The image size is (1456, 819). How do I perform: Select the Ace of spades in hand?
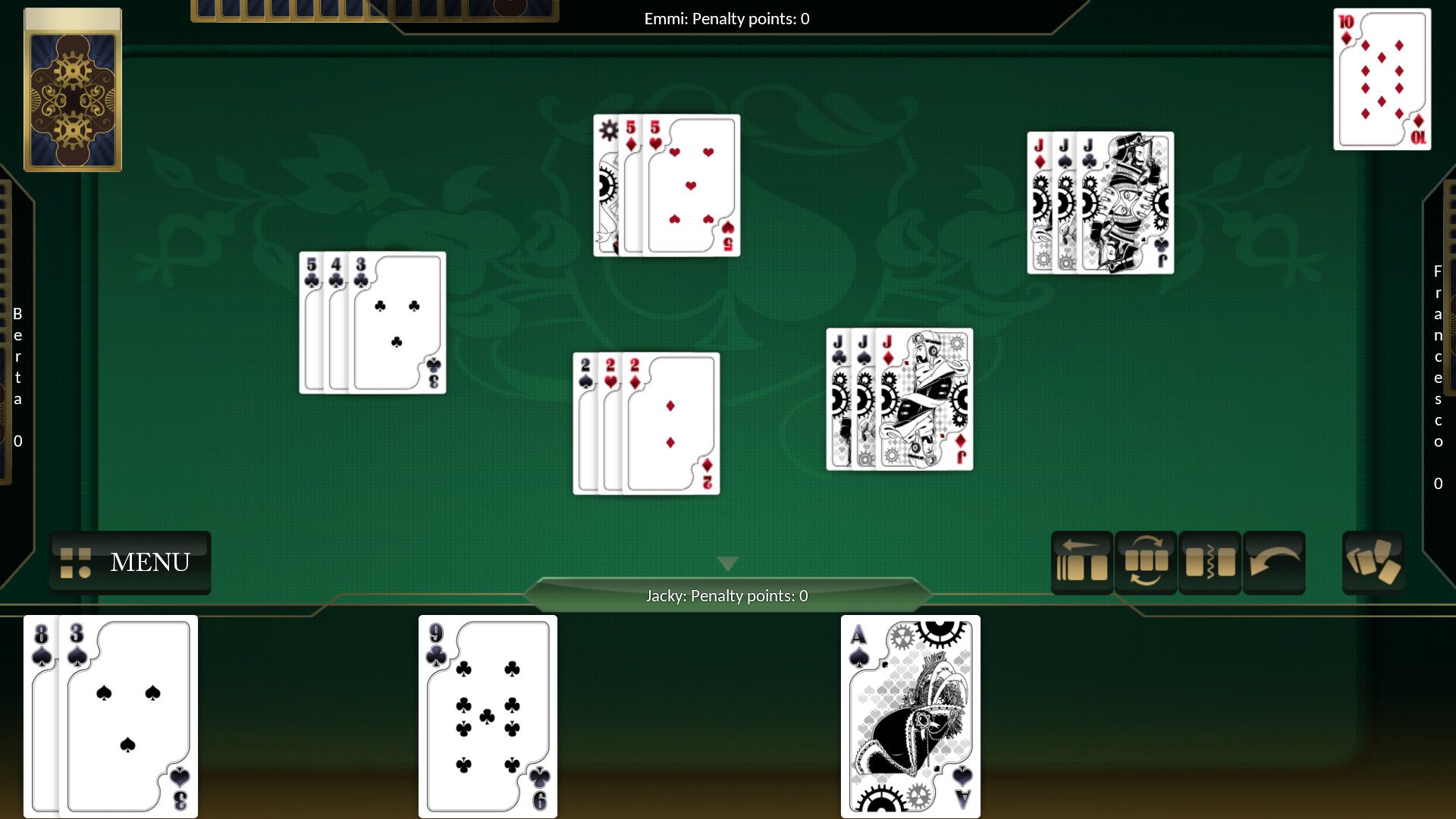910,716
